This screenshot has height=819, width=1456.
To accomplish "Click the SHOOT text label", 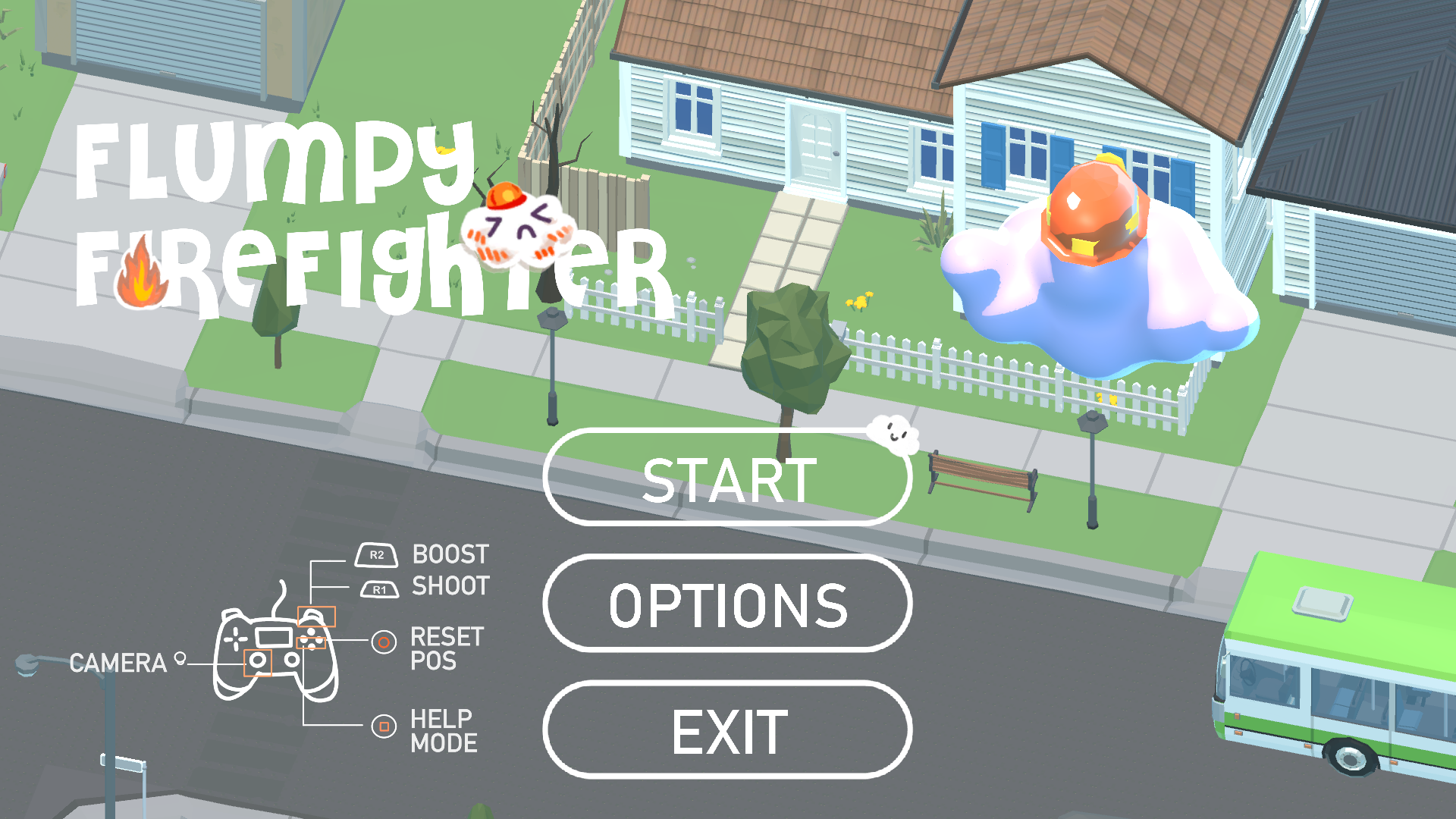I will (452, 585).
